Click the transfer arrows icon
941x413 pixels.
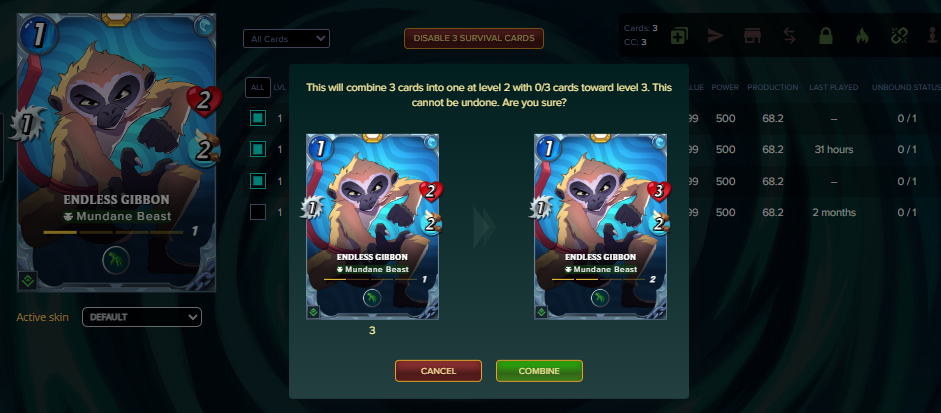coord(789,37)
